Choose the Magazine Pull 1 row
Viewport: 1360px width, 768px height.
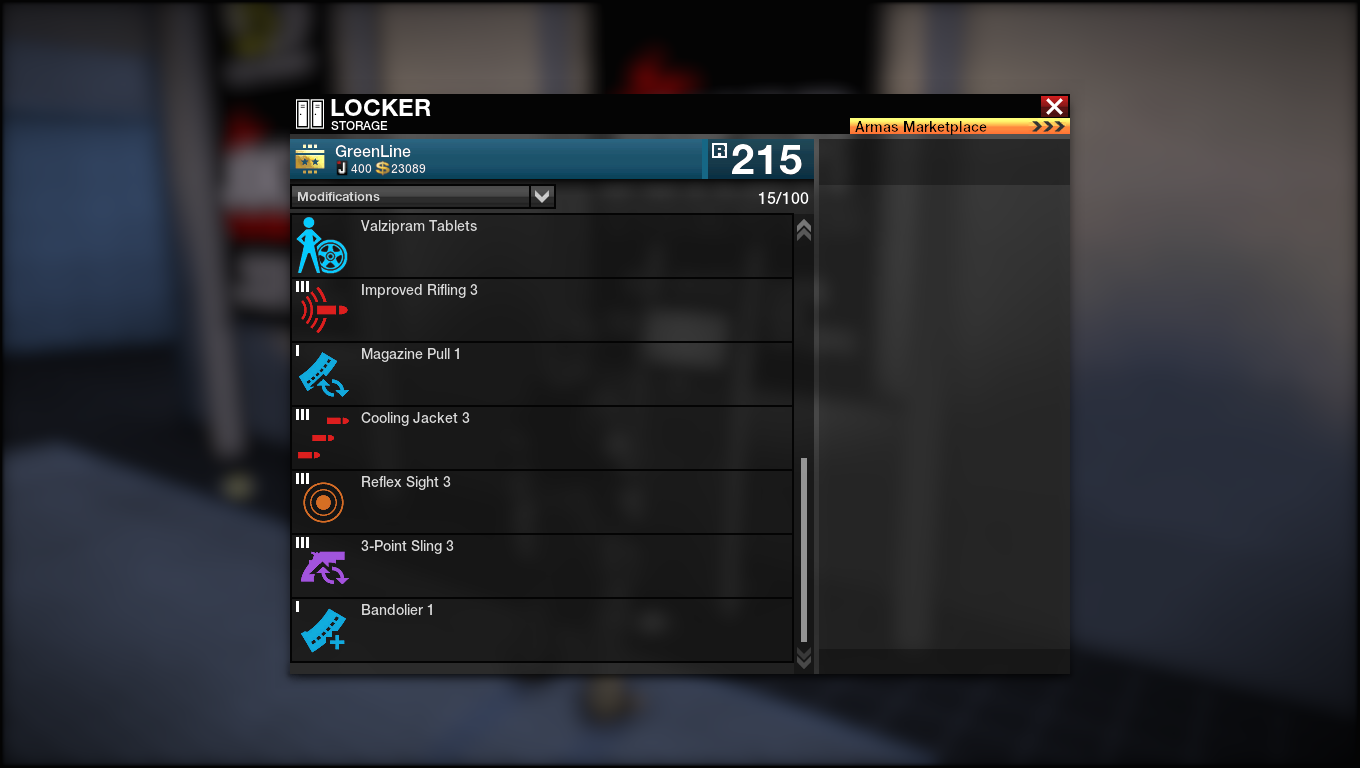[541, 374]
